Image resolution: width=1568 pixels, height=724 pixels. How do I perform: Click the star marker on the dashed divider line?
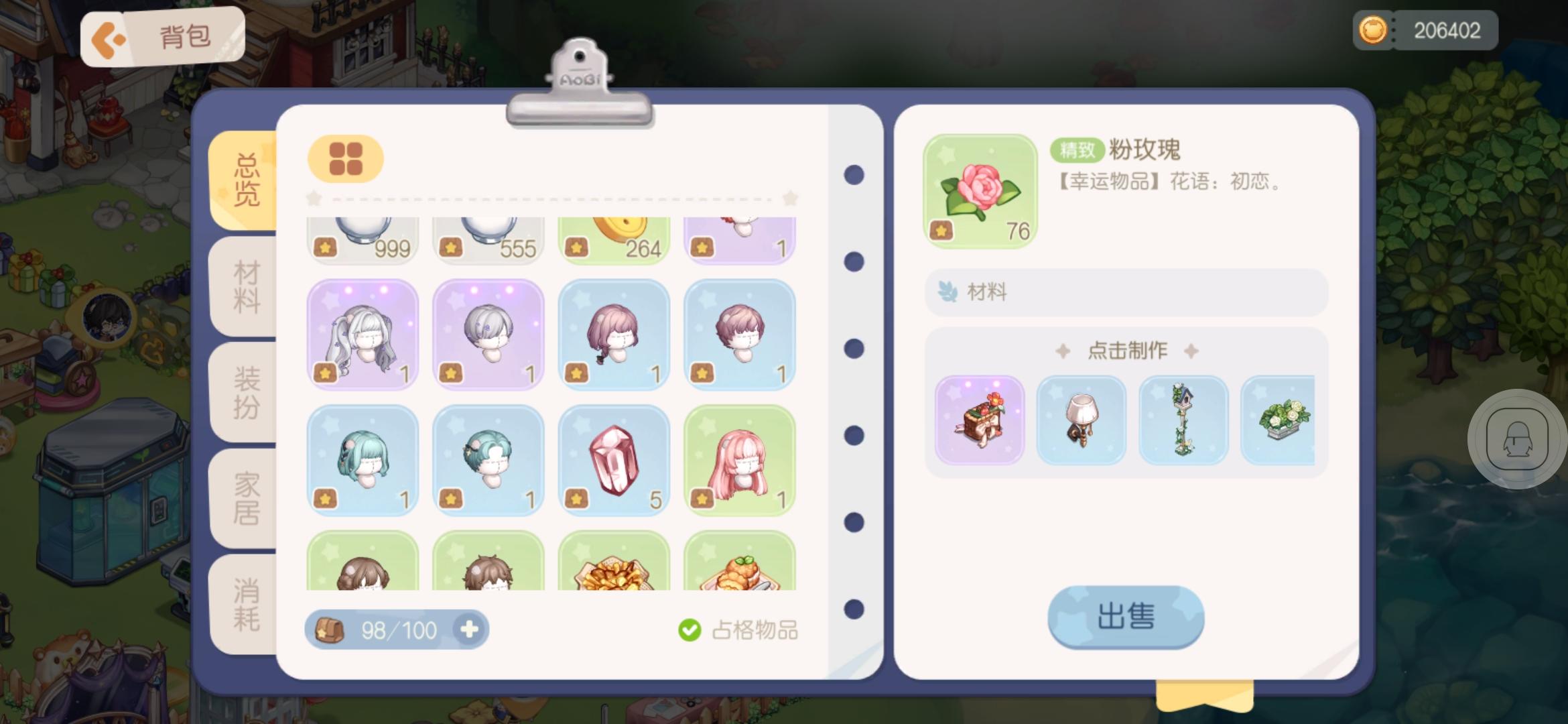312,198
